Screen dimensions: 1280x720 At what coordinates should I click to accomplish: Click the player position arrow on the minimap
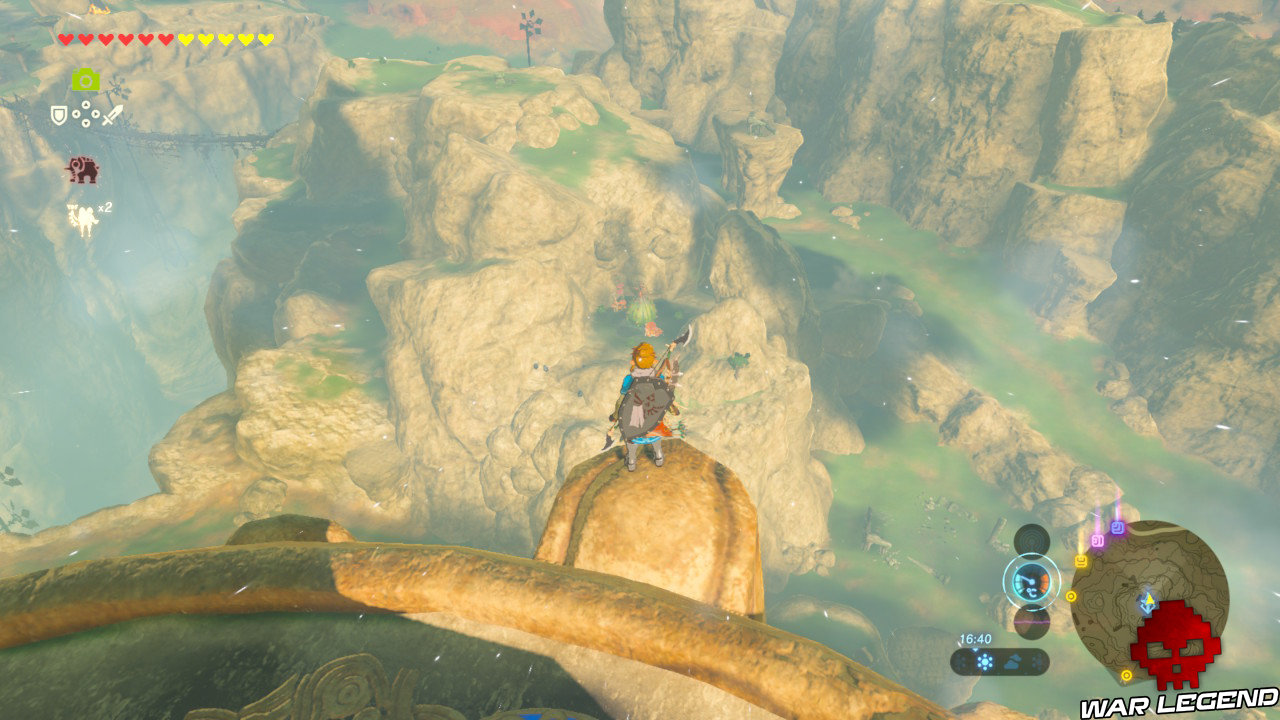click(x=1150, y=599)
